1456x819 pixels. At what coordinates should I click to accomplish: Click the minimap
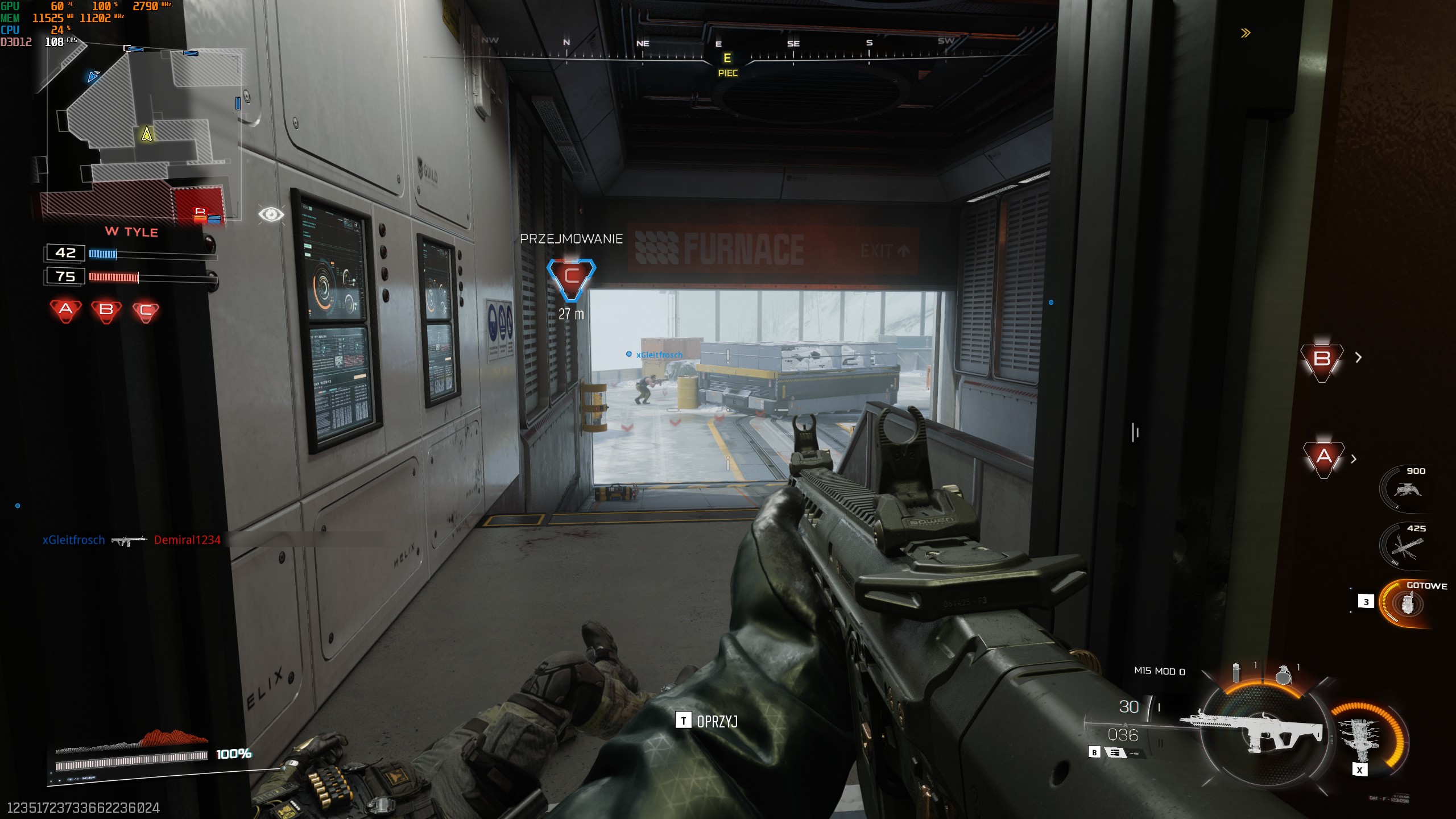click(x=139, y=134)
